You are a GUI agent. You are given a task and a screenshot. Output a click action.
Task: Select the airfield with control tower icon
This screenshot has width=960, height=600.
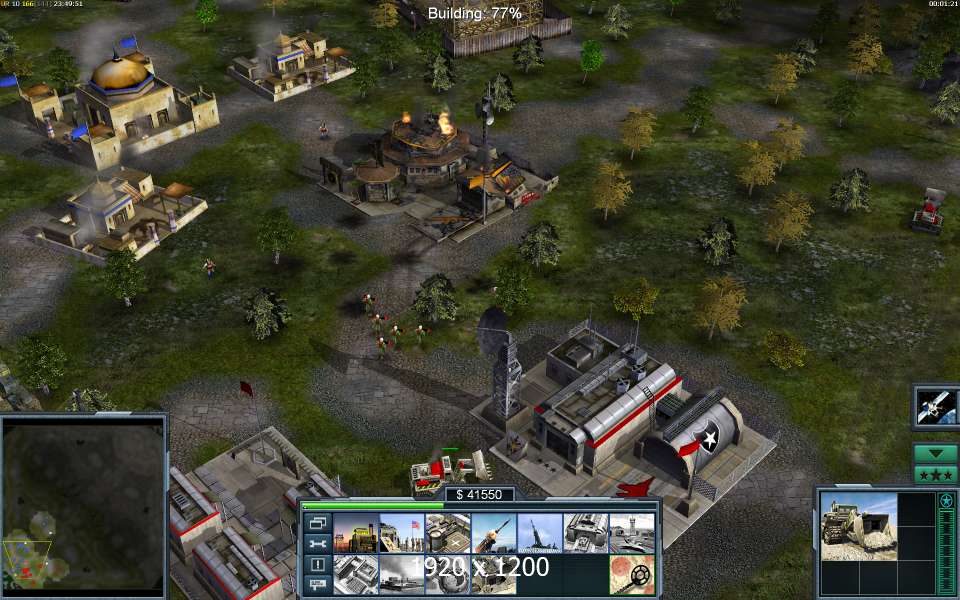click(x=631, y=533)
